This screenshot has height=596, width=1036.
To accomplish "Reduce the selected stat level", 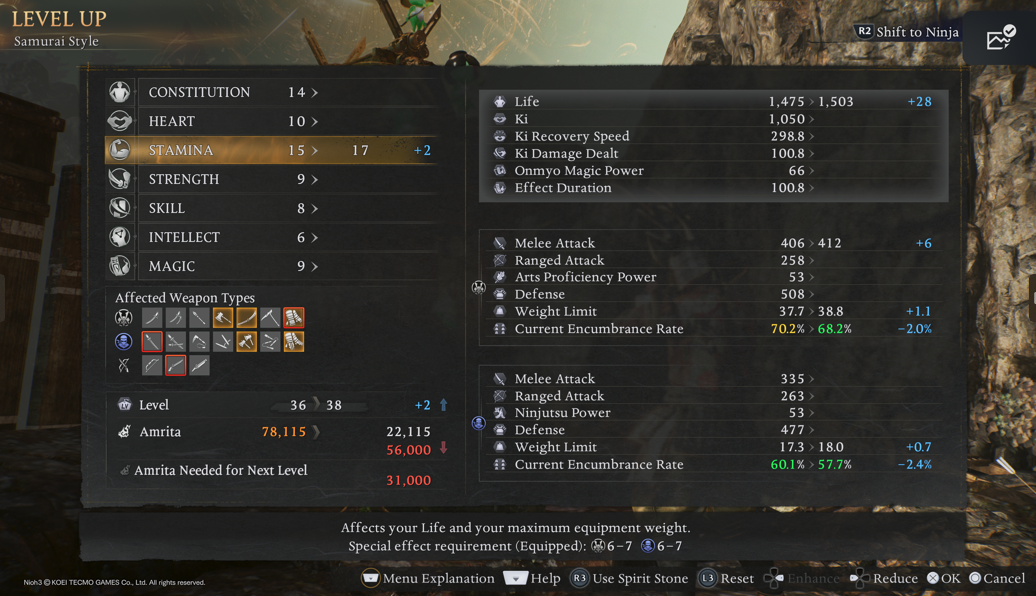I will click(883, 578).
